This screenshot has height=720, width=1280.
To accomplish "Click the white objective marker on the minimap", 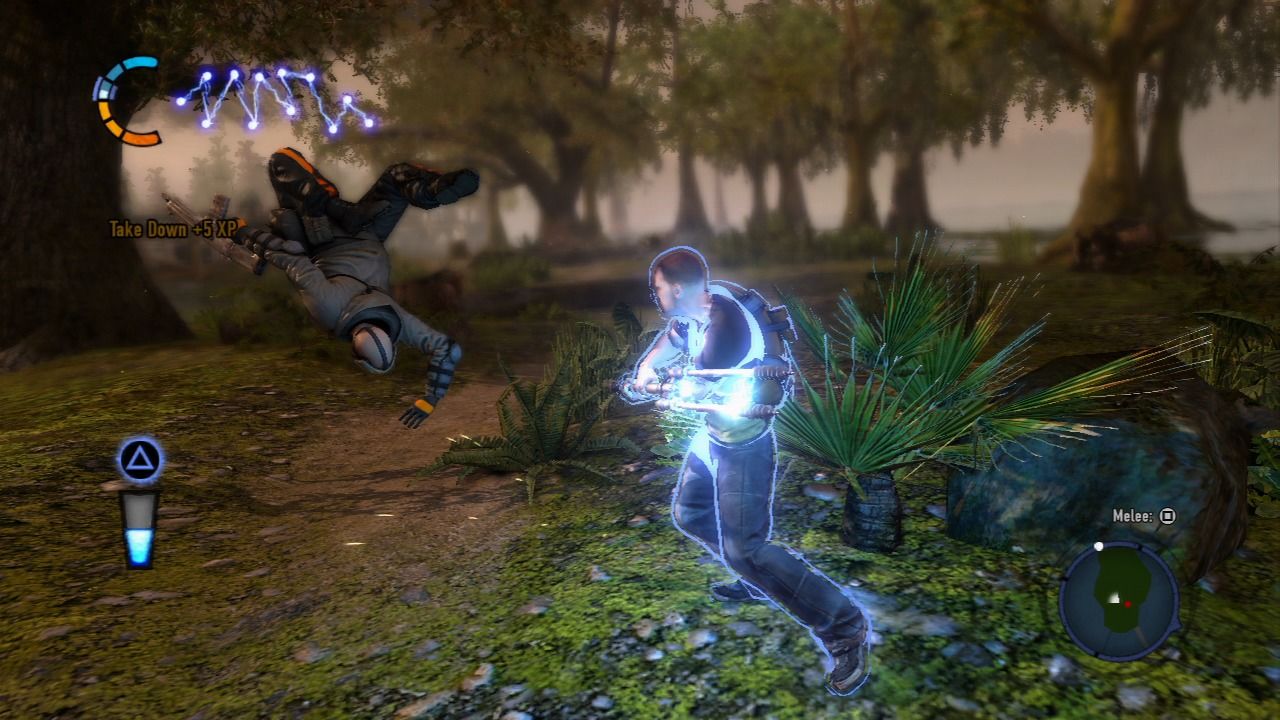I will point(1098,546).
